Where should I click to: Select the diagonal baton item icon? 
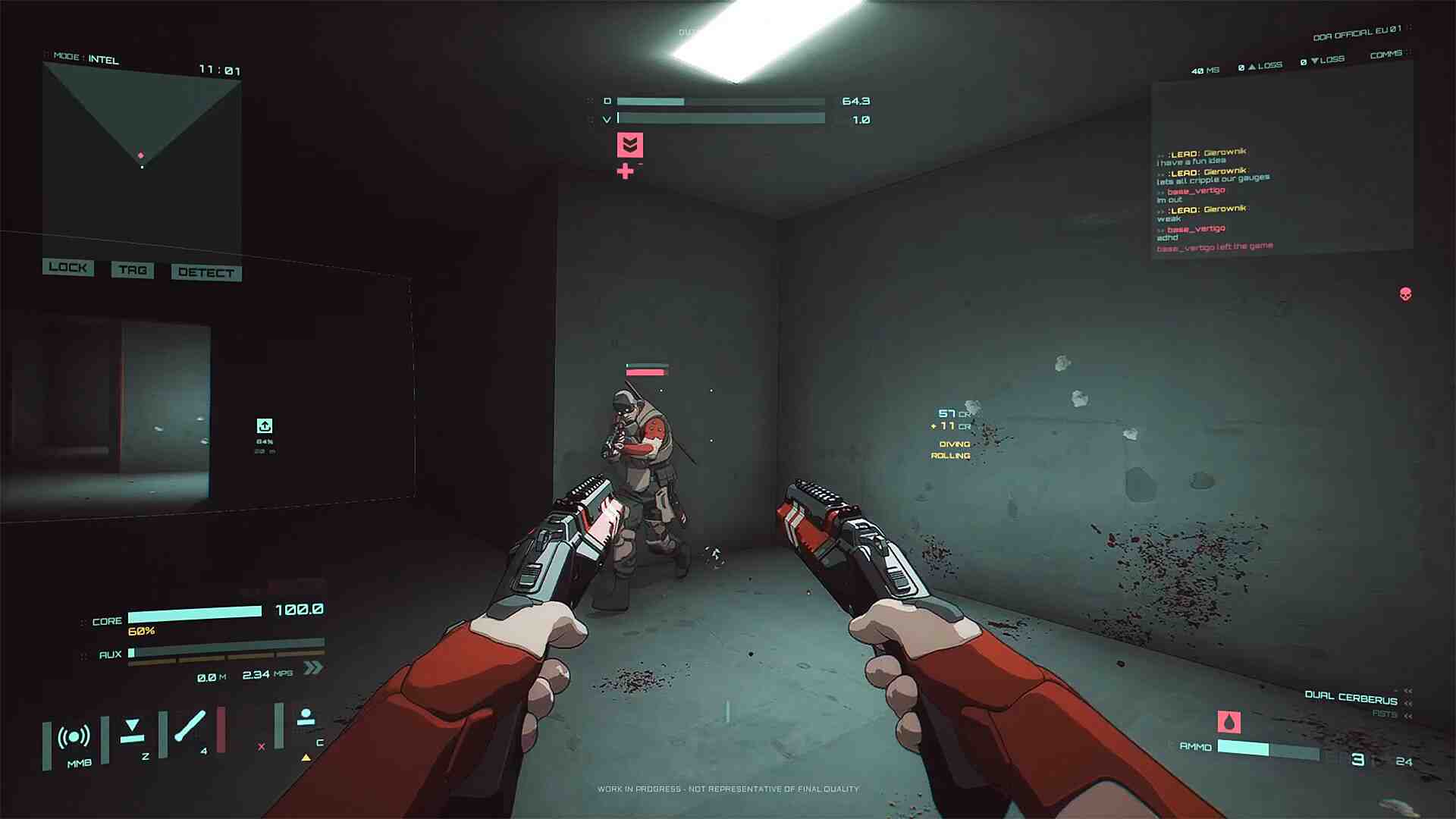click(x=190, y=726)
